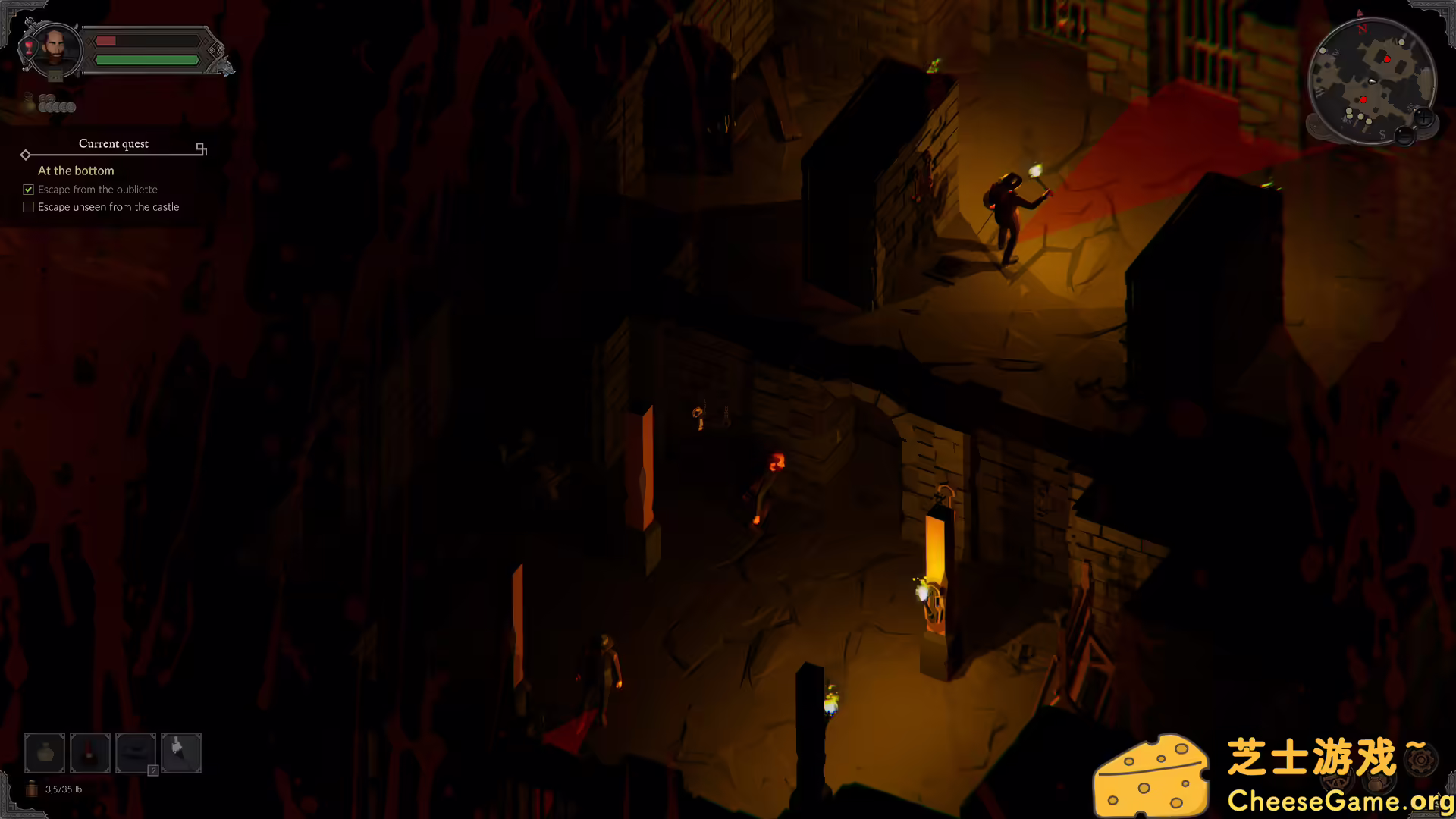
Task: Zoom in the minimap with the plus button
Action: pyautogui.click(x=1425, y=117)
